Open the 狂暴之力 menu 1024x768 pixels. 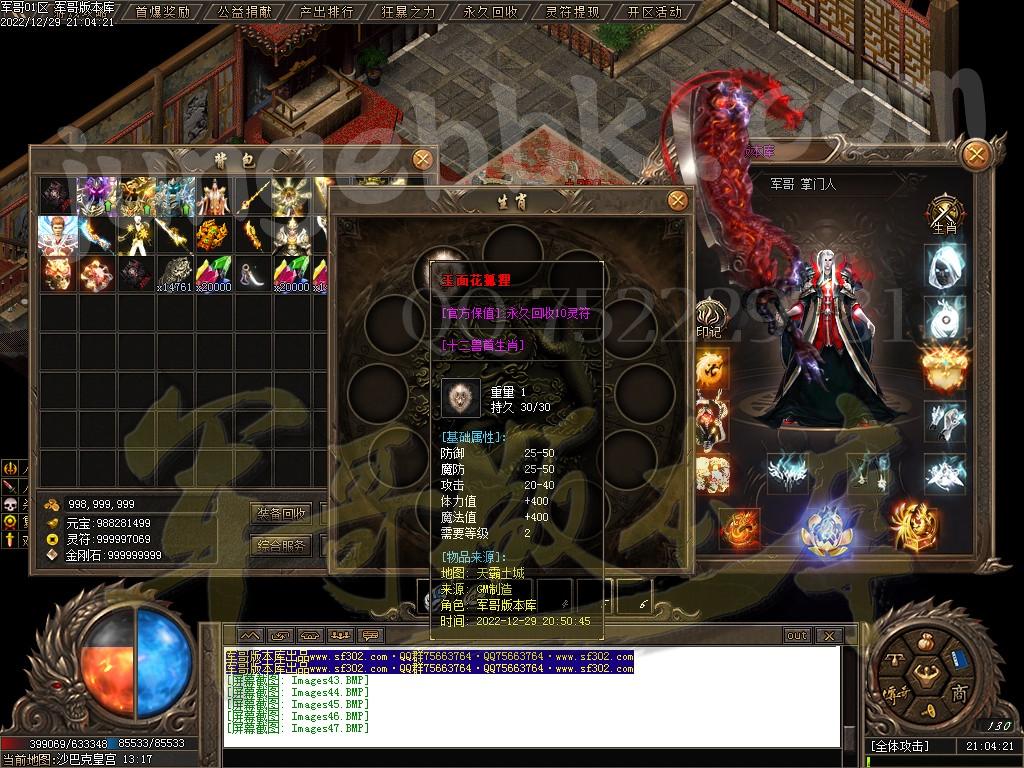(x=408, y=12)
